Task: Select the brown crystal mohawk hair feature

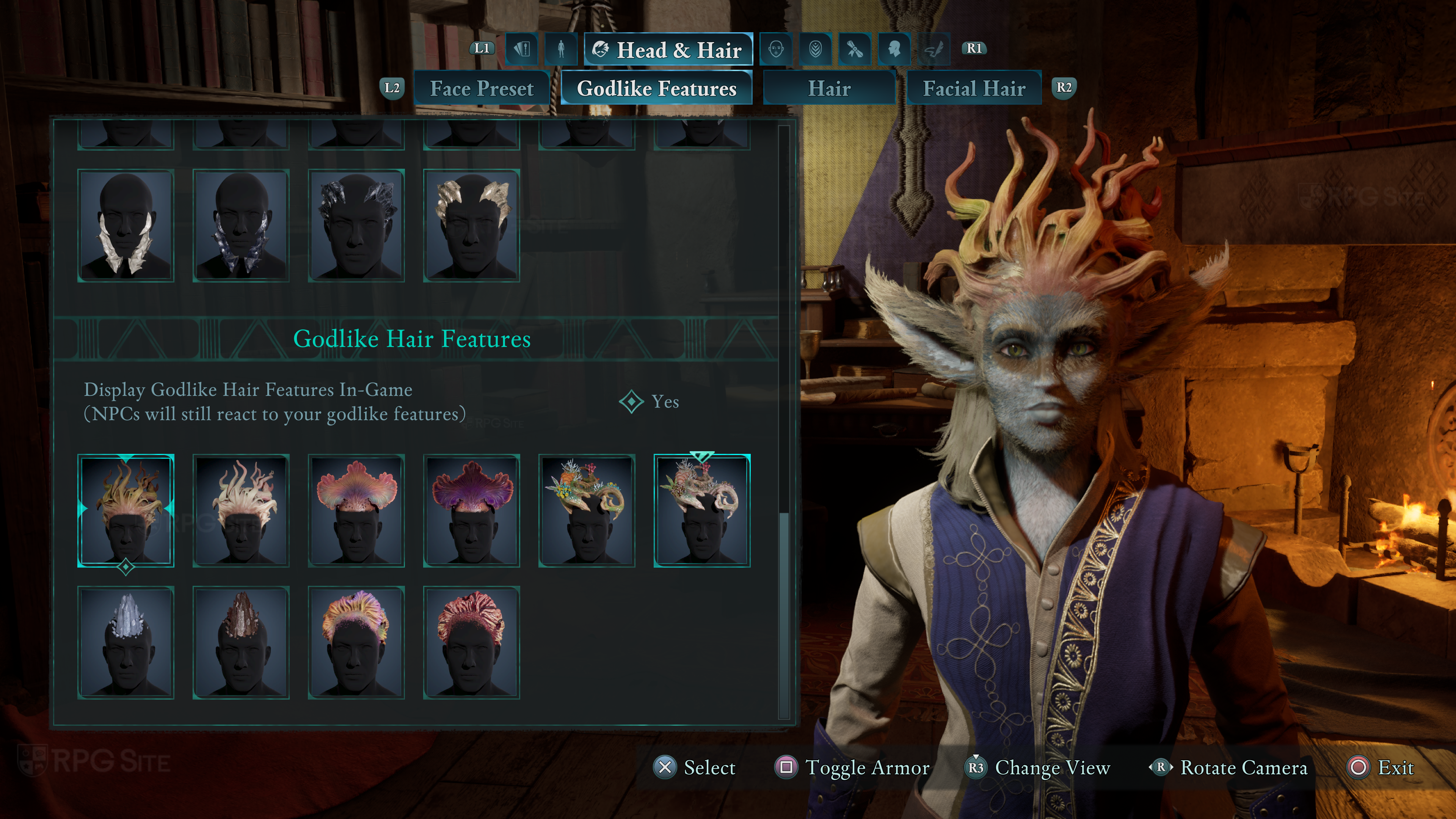Action: (241, 643)
